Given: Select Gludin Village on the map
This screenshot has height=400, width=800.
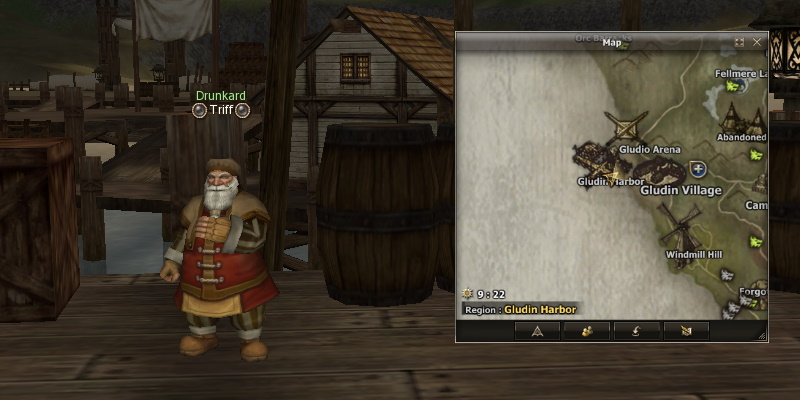Looking at the screenshot, I should 662,170.
